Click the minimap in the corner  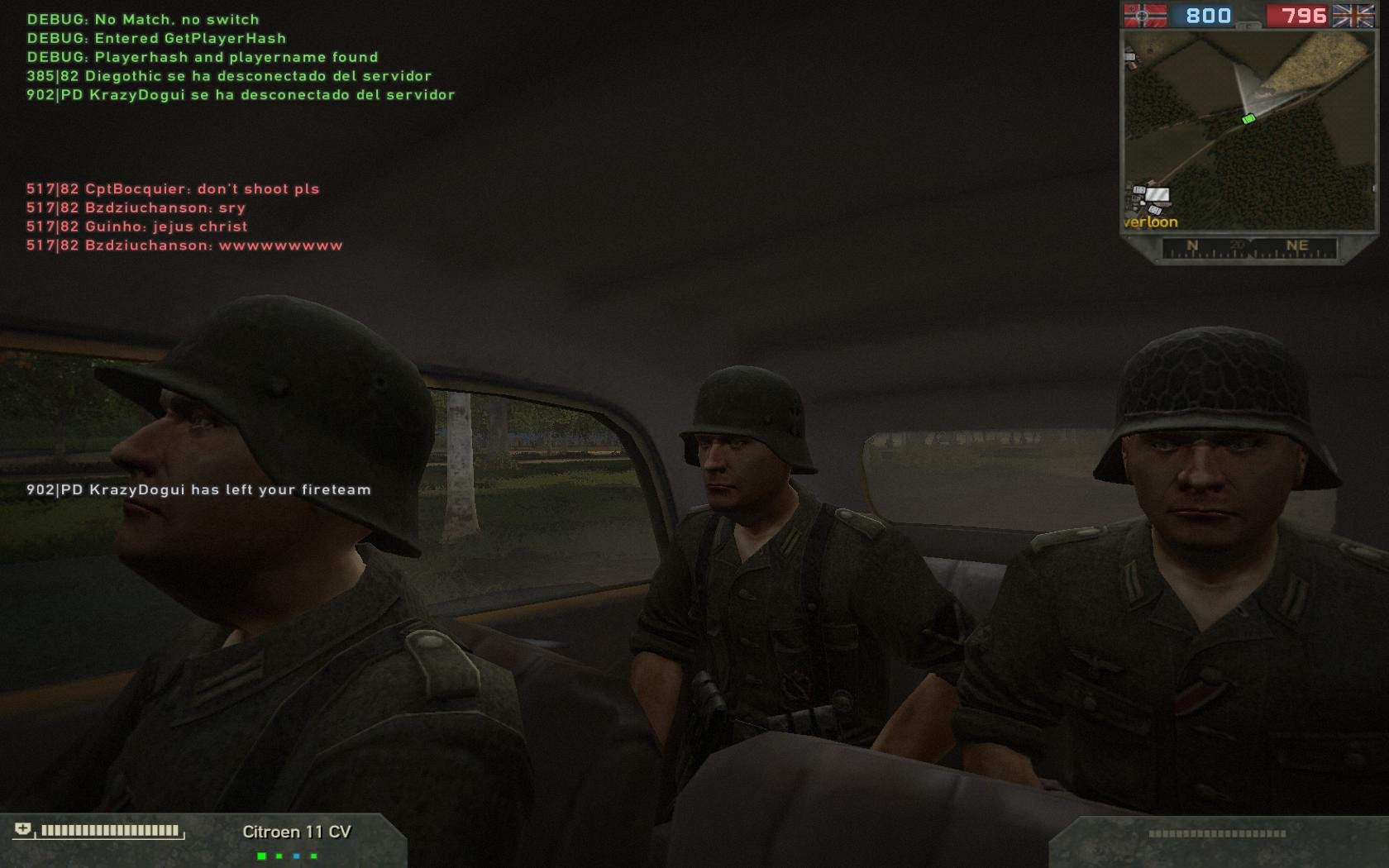tap(1248, 130)
